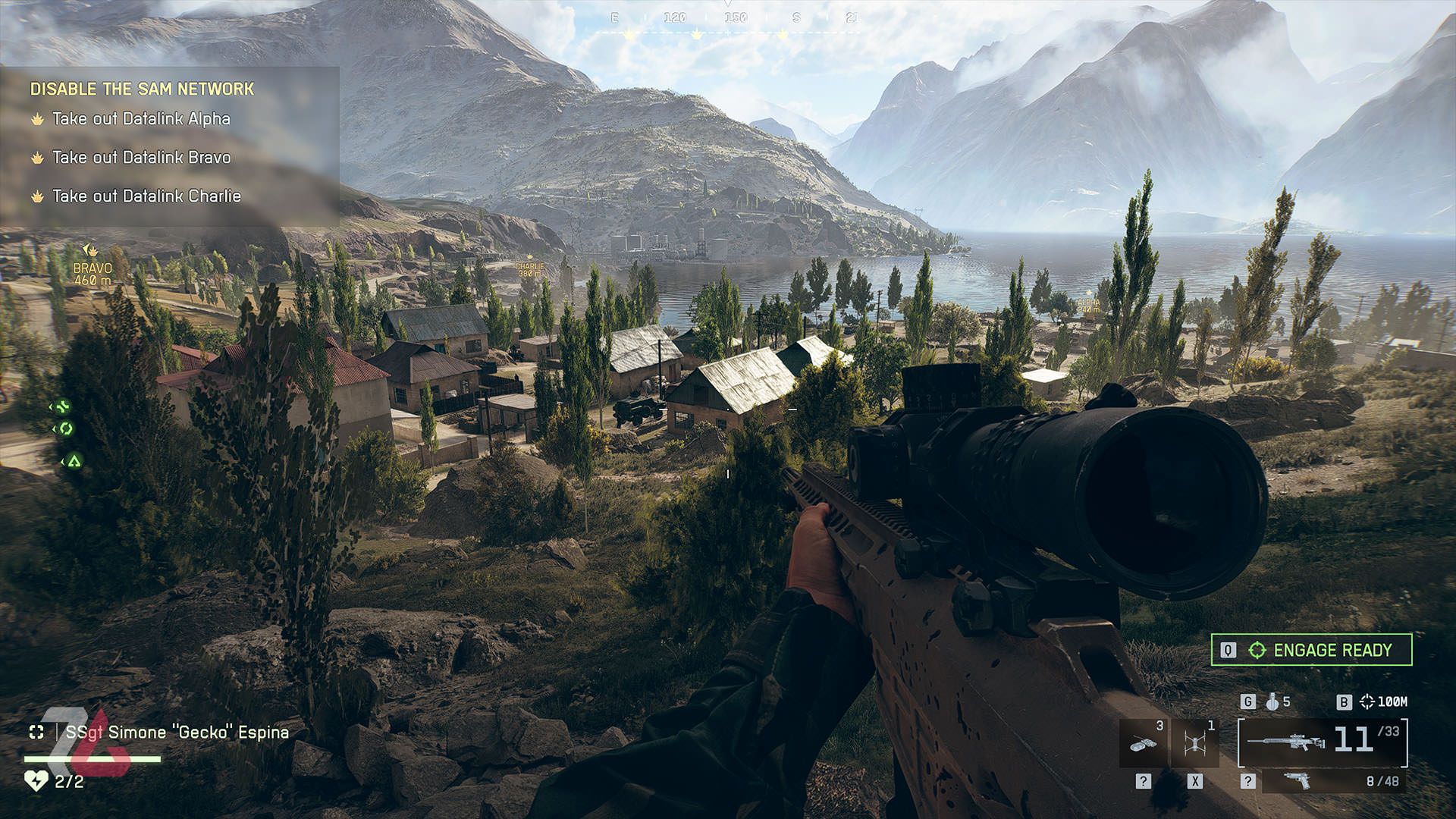This screenshot has width=1456, height=819.
Task: Select the topmost green squadmate indicator
Action: (62, 406)
